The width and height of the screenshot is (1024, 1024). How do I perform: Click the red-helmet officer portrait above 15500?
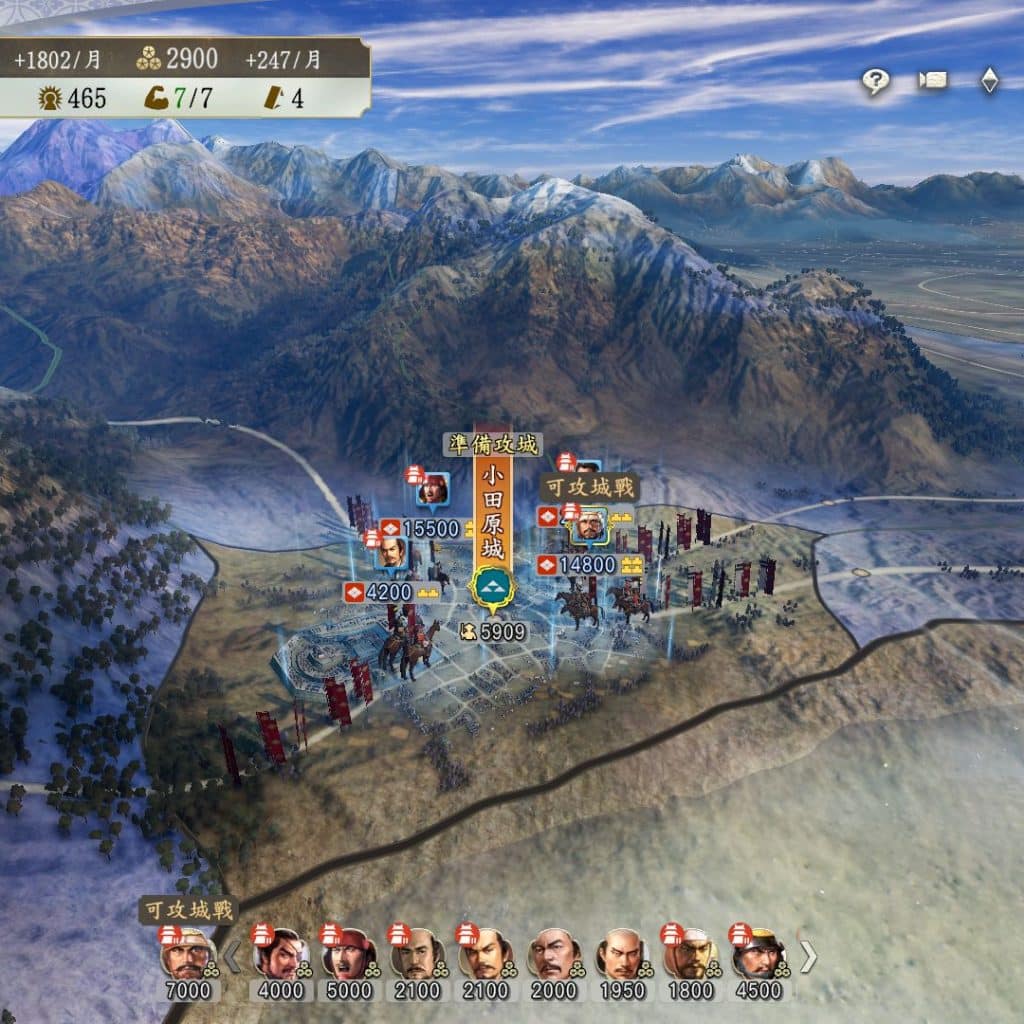click(433, 489)
